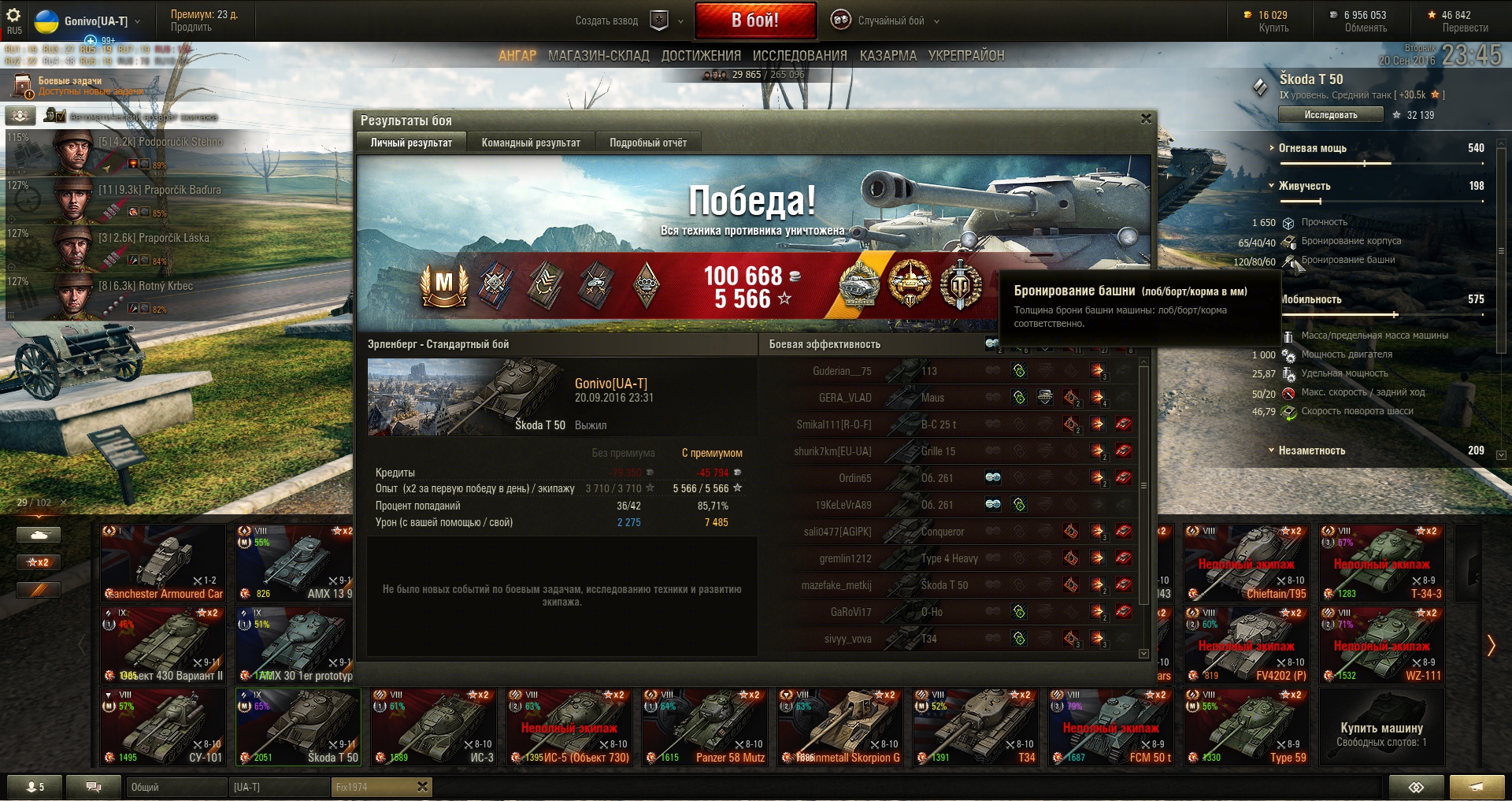Screen dimensions: 1512x801
Task: Click the Исследовать button for Škoda T 50
Action: [x=1330, y=115]
